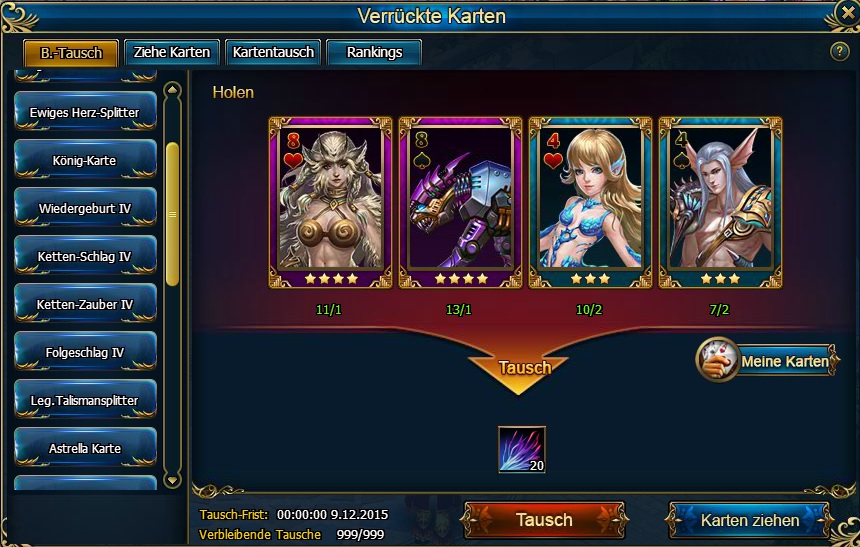Select the Kartentausch tab
The width and height of the screenshot is (860, 547).
click(273, 52)
